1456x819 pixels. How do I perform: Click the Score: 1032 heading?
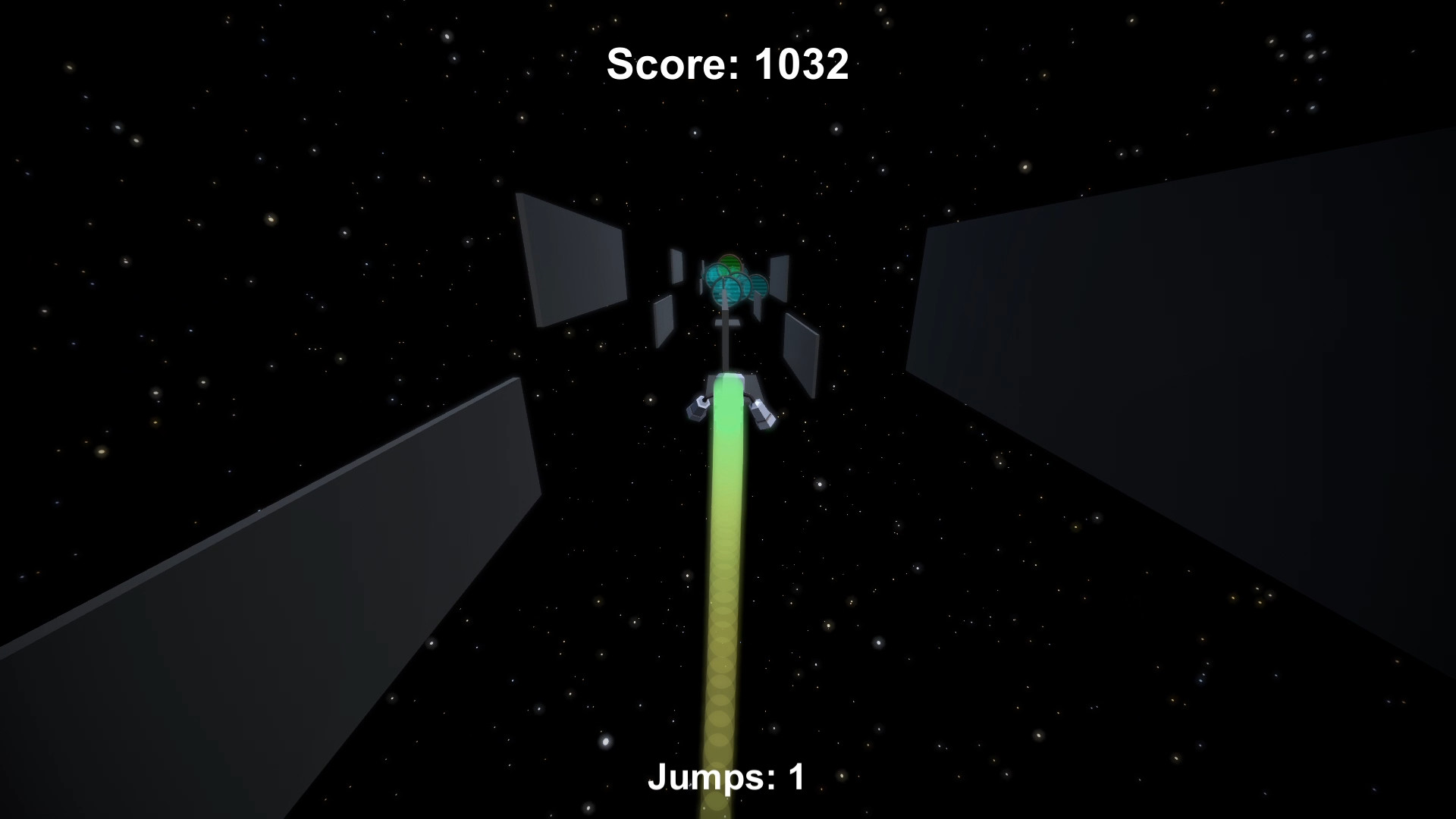click(x=726, y=64)
